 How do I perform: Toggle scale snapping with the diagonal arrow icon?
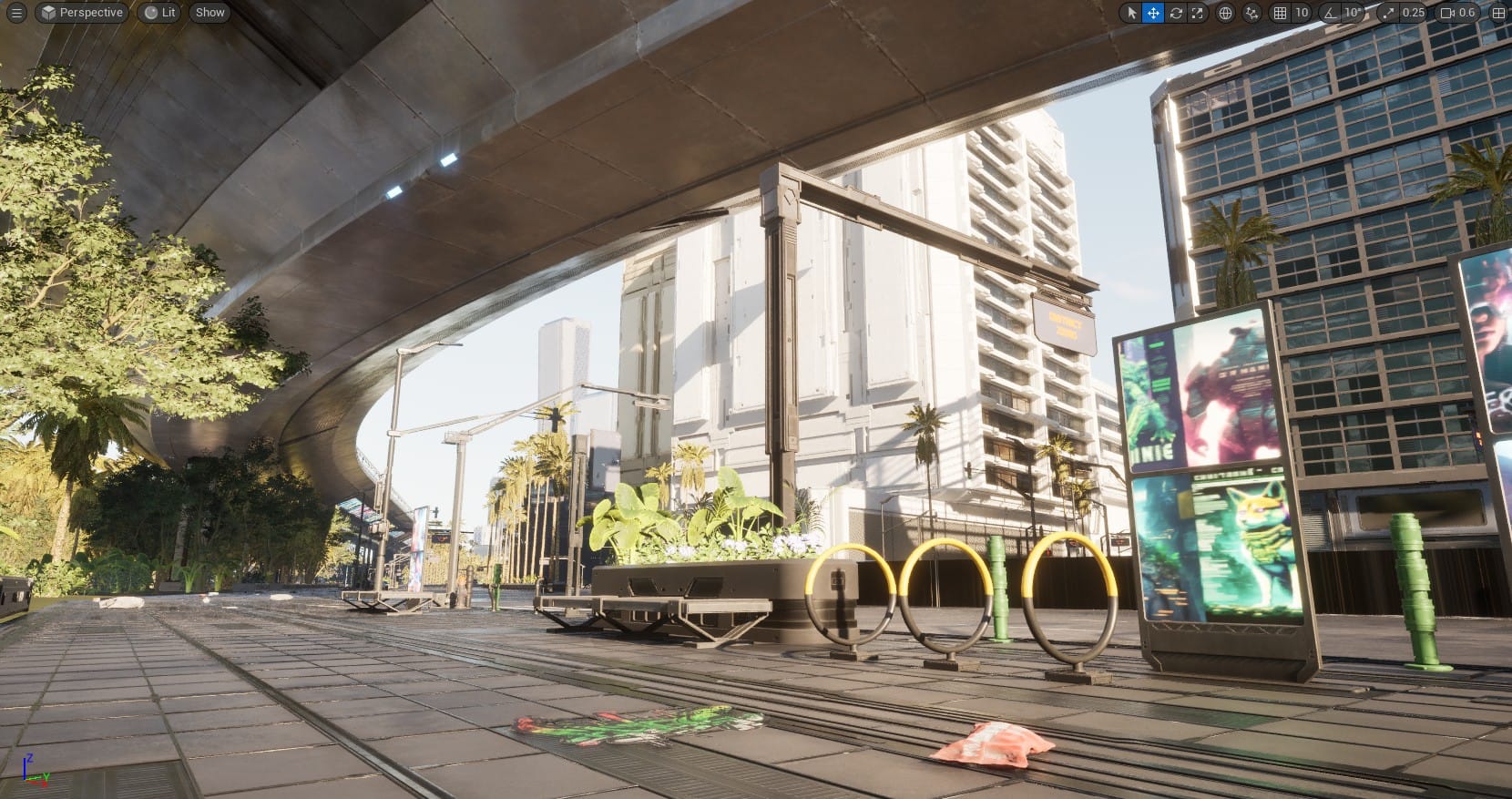1387,13
